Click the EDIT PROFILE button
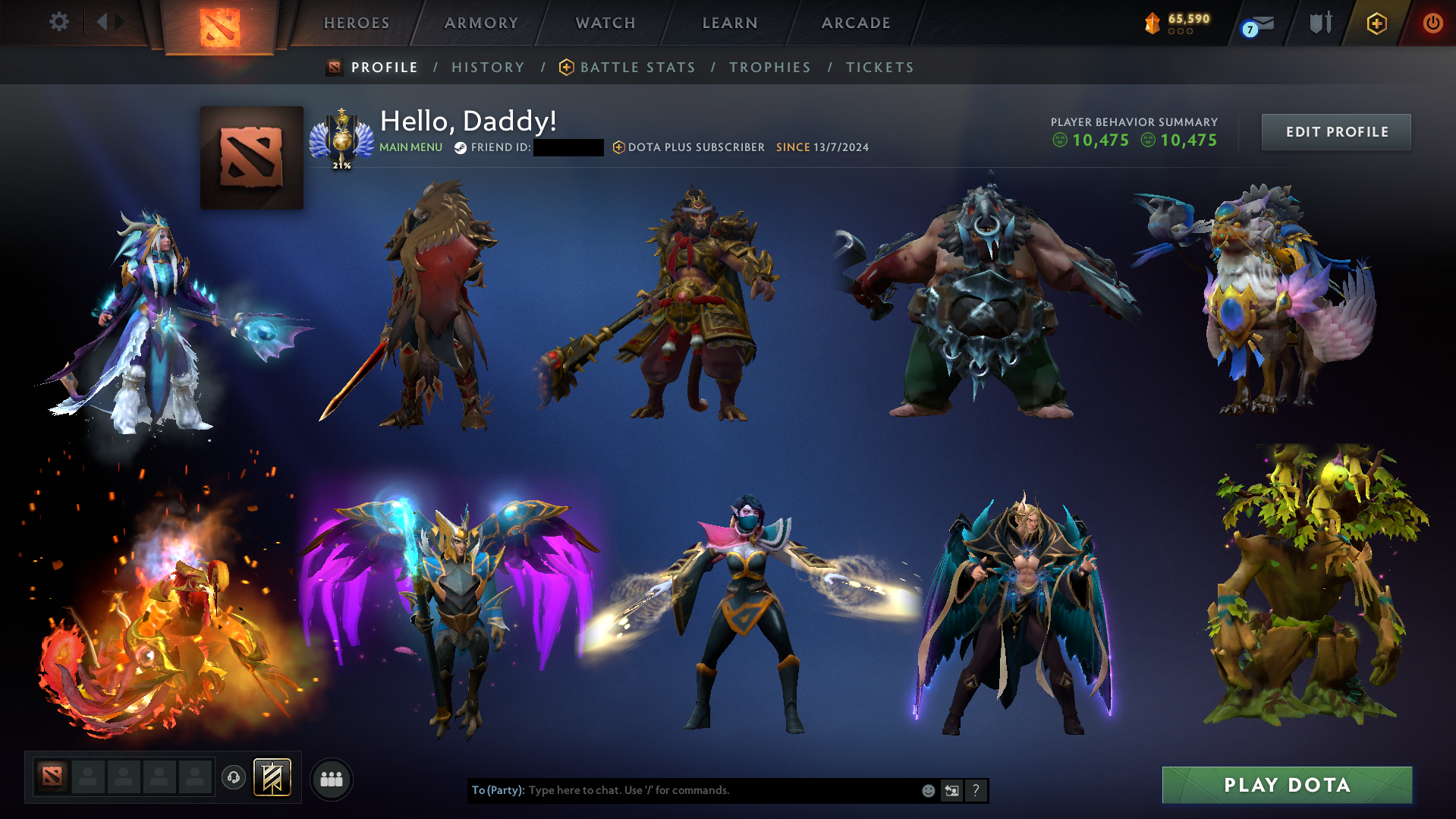 (1335, 131)
